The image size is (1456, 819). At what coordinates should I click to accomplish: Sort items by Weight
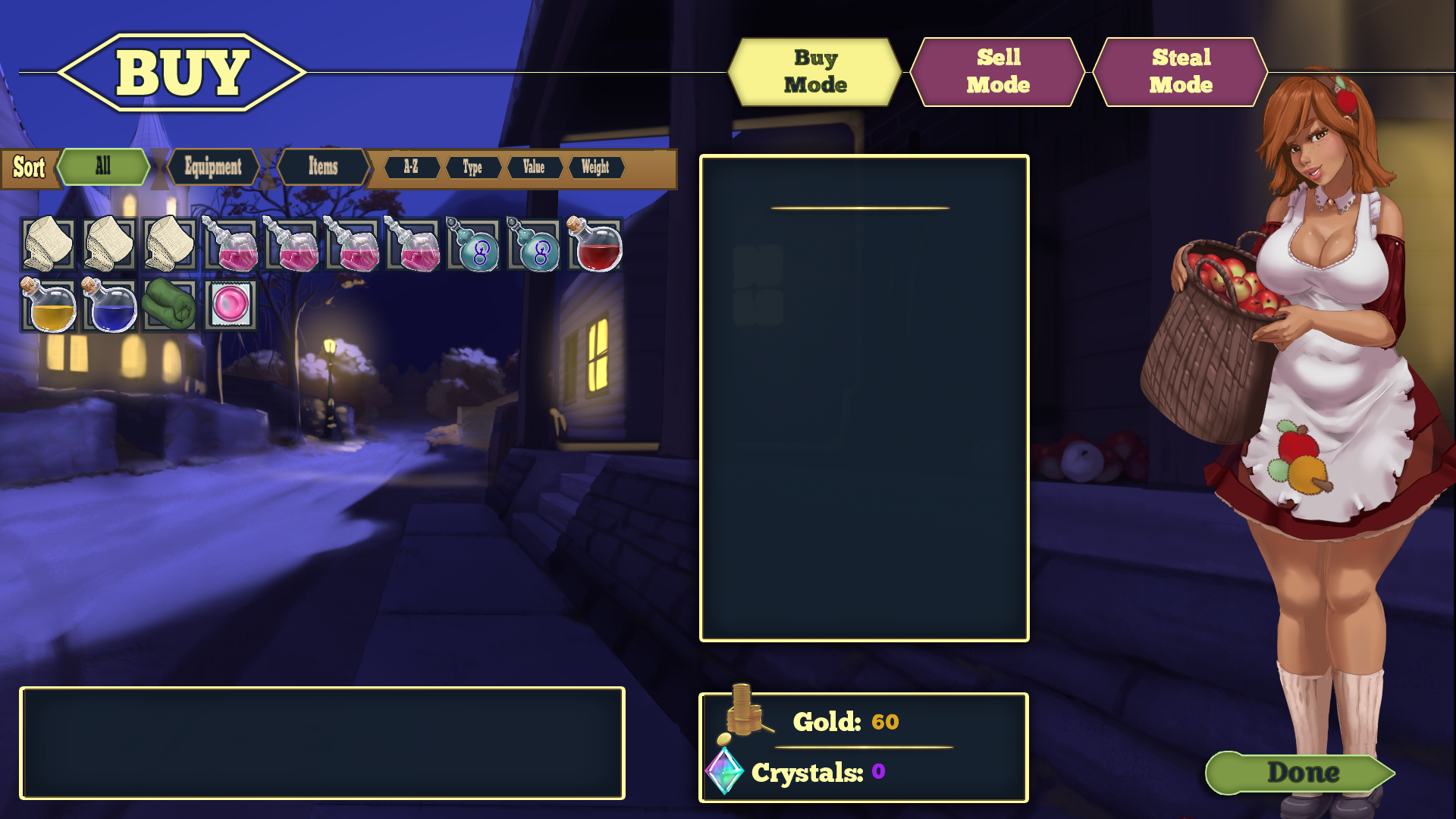[595, 168]
